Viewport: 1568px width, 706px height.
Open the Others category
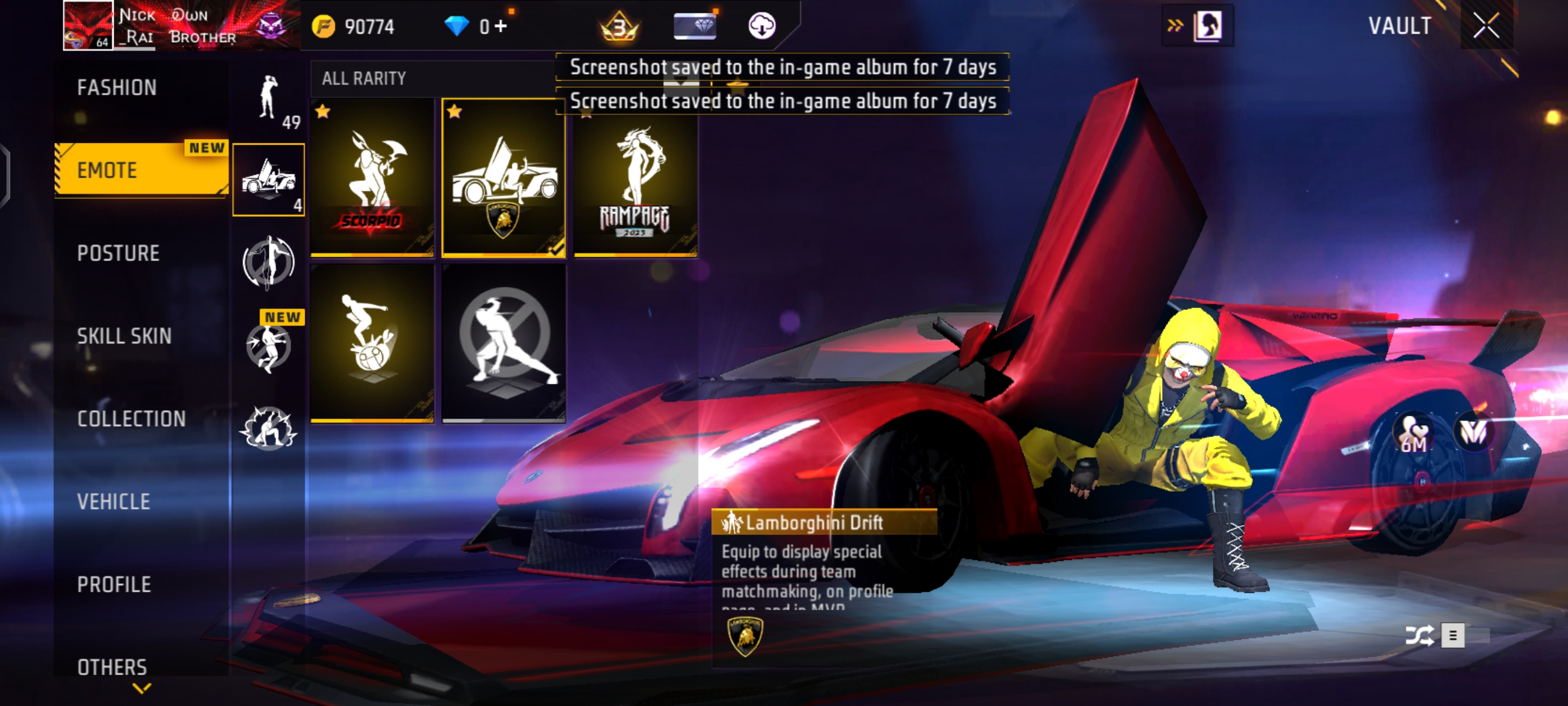(112, 666)
